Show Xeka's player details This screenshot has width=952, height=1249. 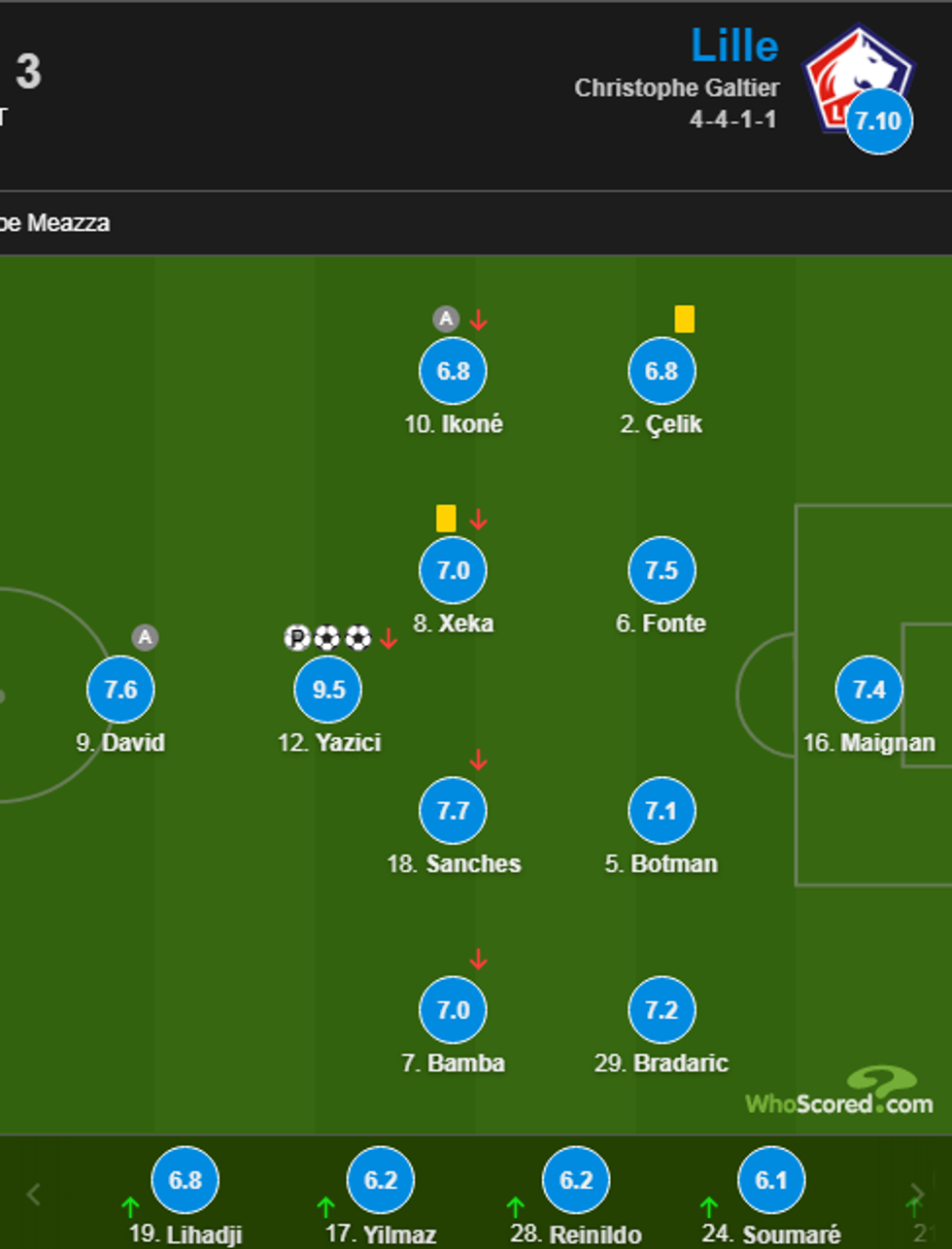click(453, 570)
